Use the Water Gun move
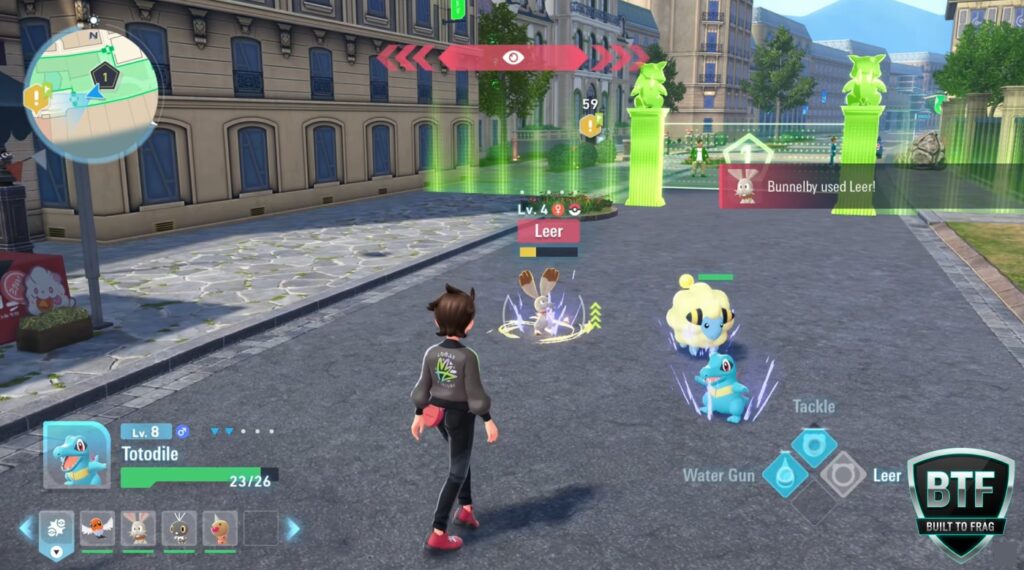Viewport: 1024px width, 570px height. pyautogui.click(x=785, y=474)
